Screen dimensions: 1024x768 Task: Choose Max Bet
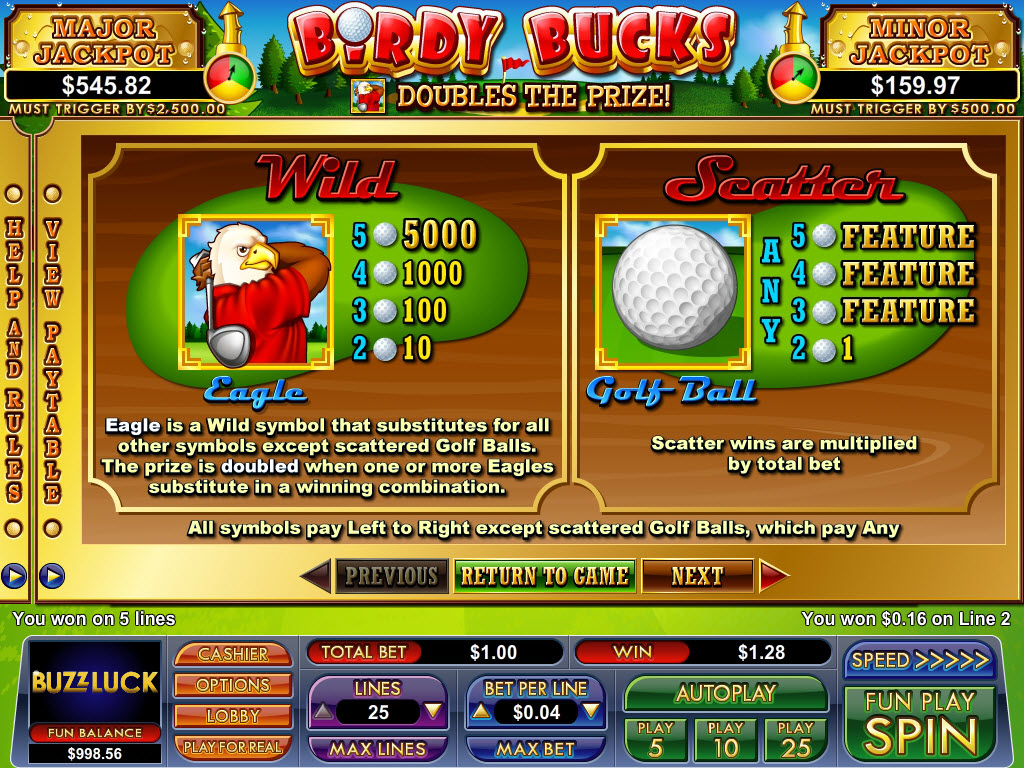(536, 748)
